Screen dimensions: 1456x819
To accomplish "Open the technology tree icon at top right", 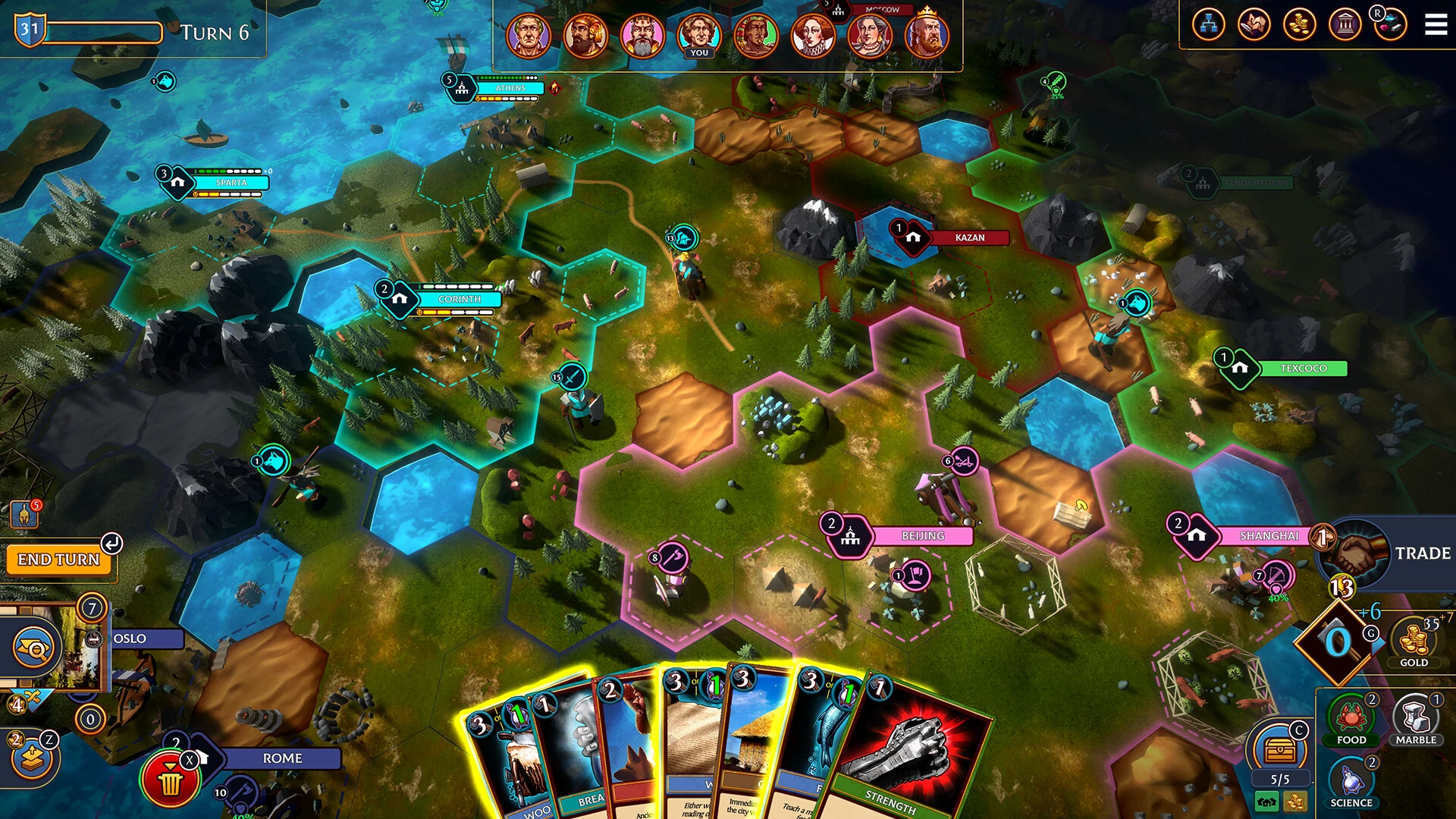I will pos(1209,24).
